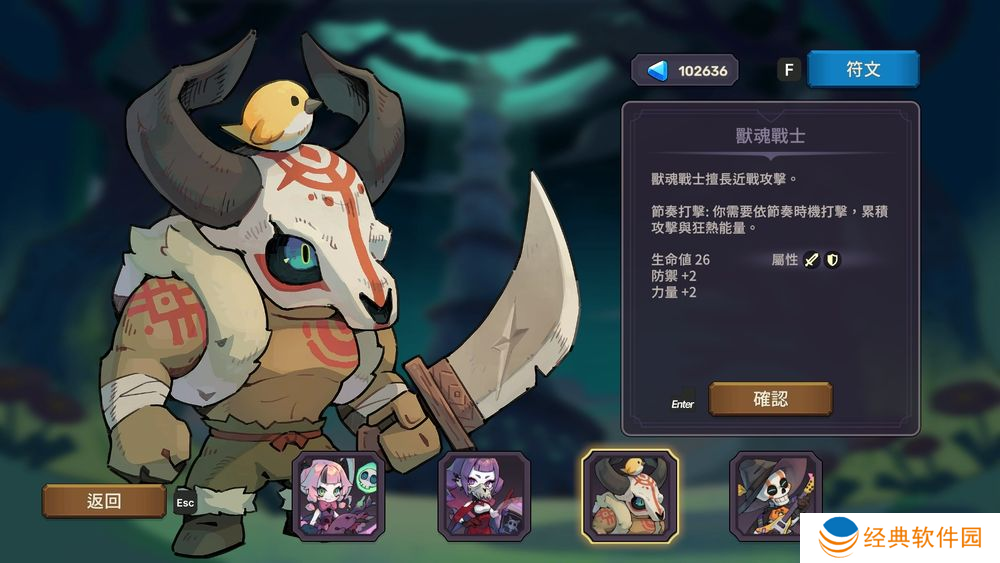The width and height of the screenshot is (1000, 563).
Task: Confirm selection with the 確認 button
Action: tap(770, 399)
